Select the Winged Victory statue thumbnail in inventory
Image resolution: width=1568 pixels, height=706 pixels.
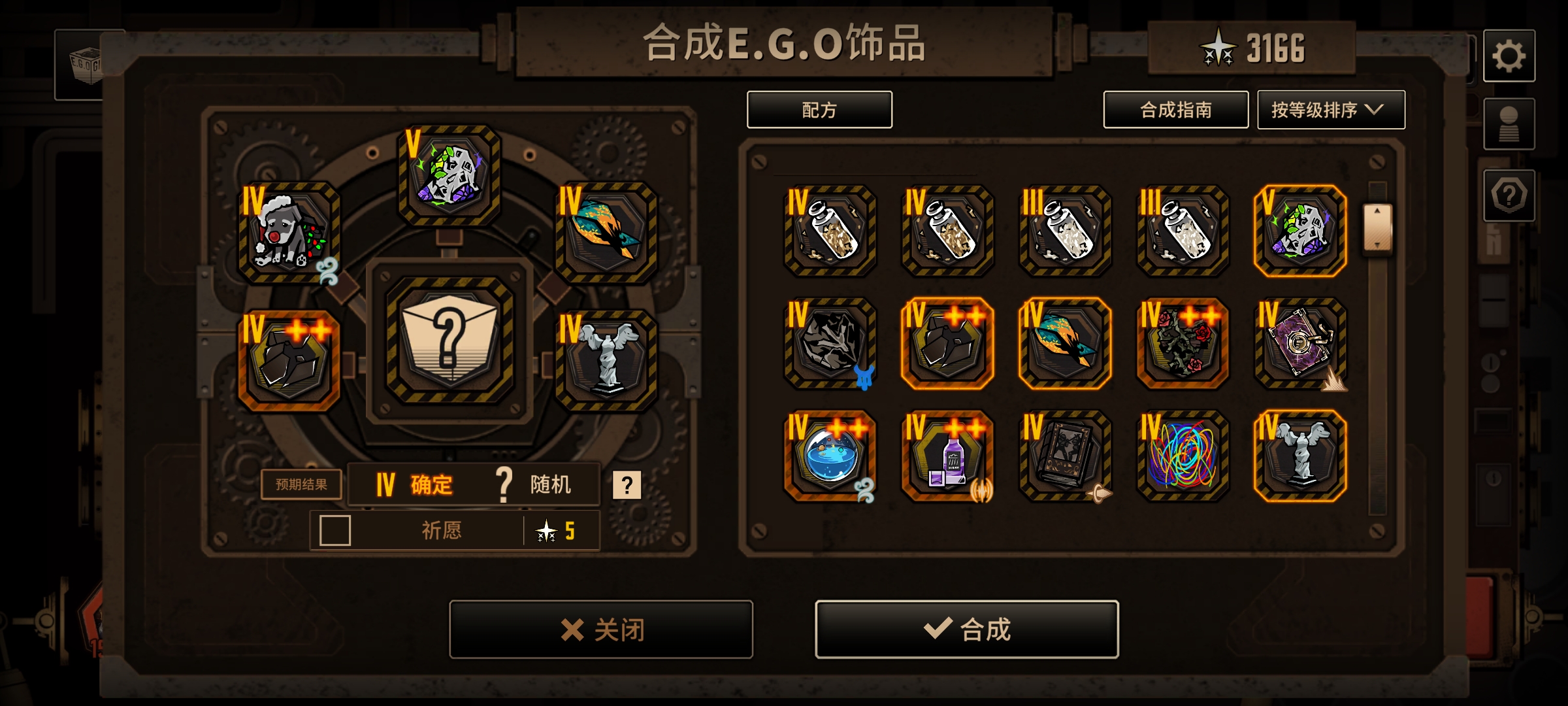tap(1300, 458)
